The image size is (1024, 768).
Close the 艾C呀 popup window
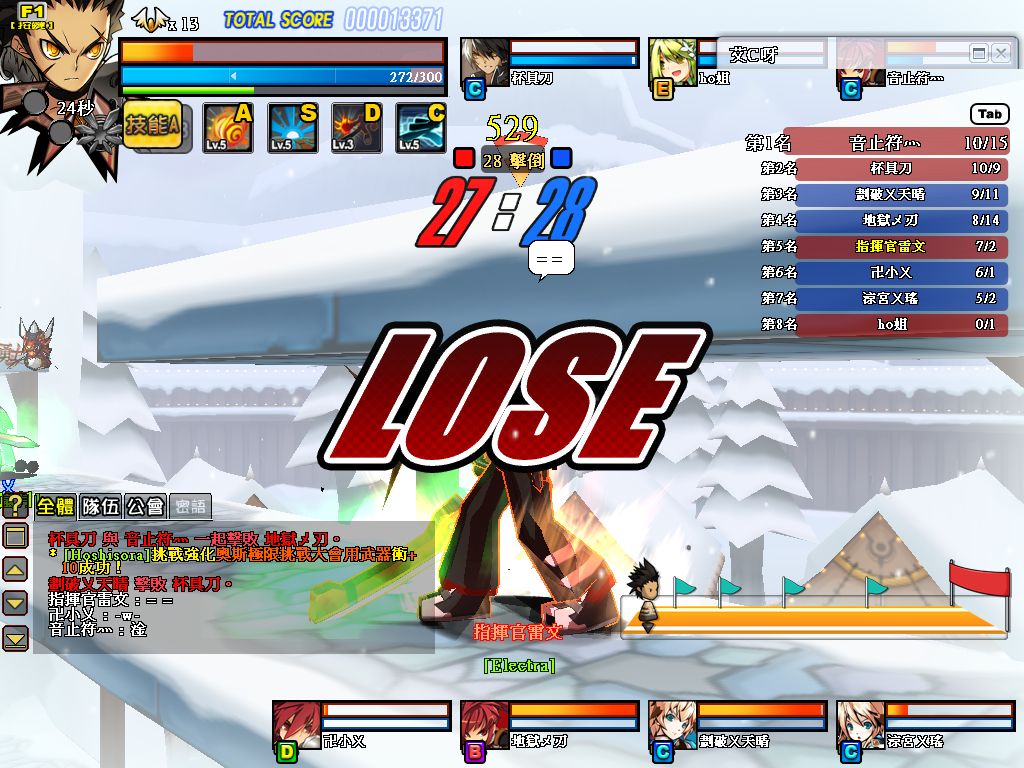point(1001,53)
